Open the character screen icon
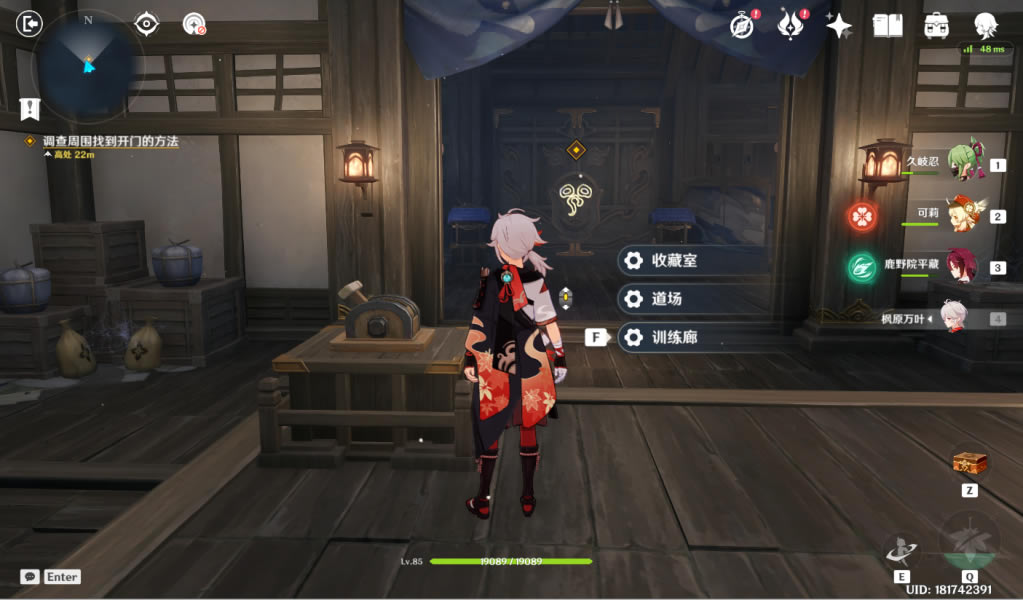The height and width of the screenshot is (600, 1023). (986, 26)
